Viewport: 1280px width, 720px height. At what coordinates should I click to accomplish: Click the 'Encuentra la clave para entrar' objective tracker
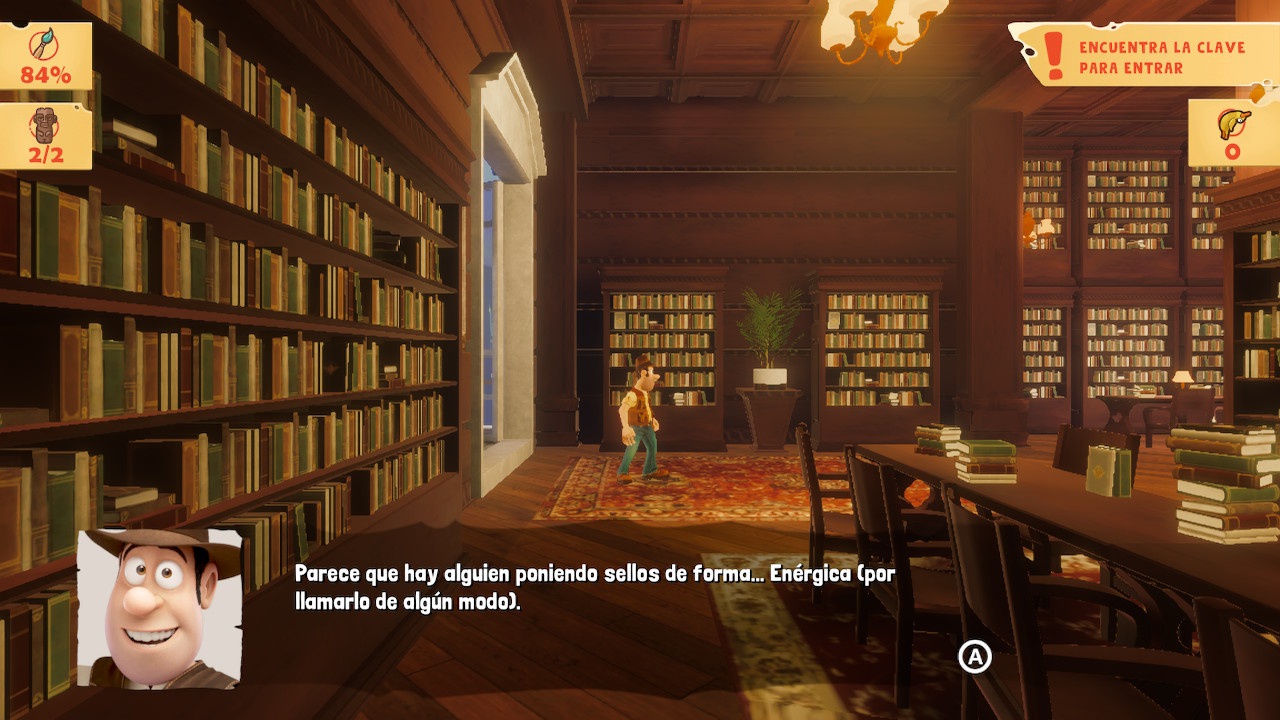(1146, 57)
